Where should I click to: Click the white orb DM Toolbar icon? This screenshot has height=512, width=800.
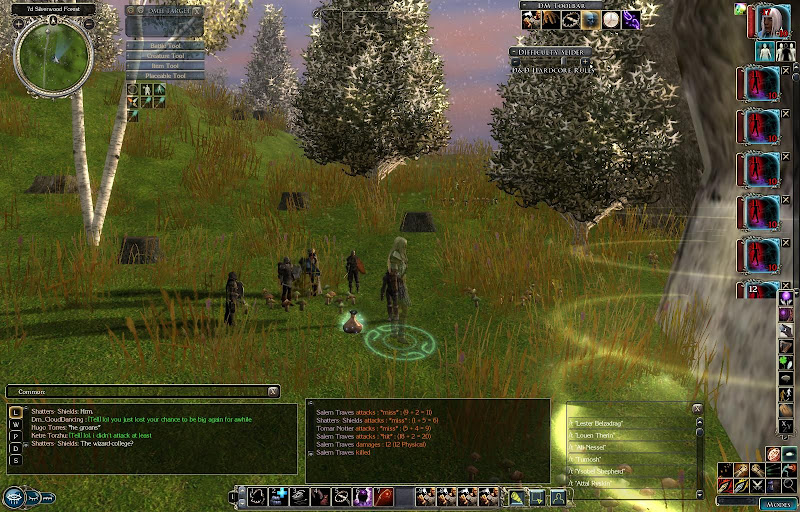[610, 20]
